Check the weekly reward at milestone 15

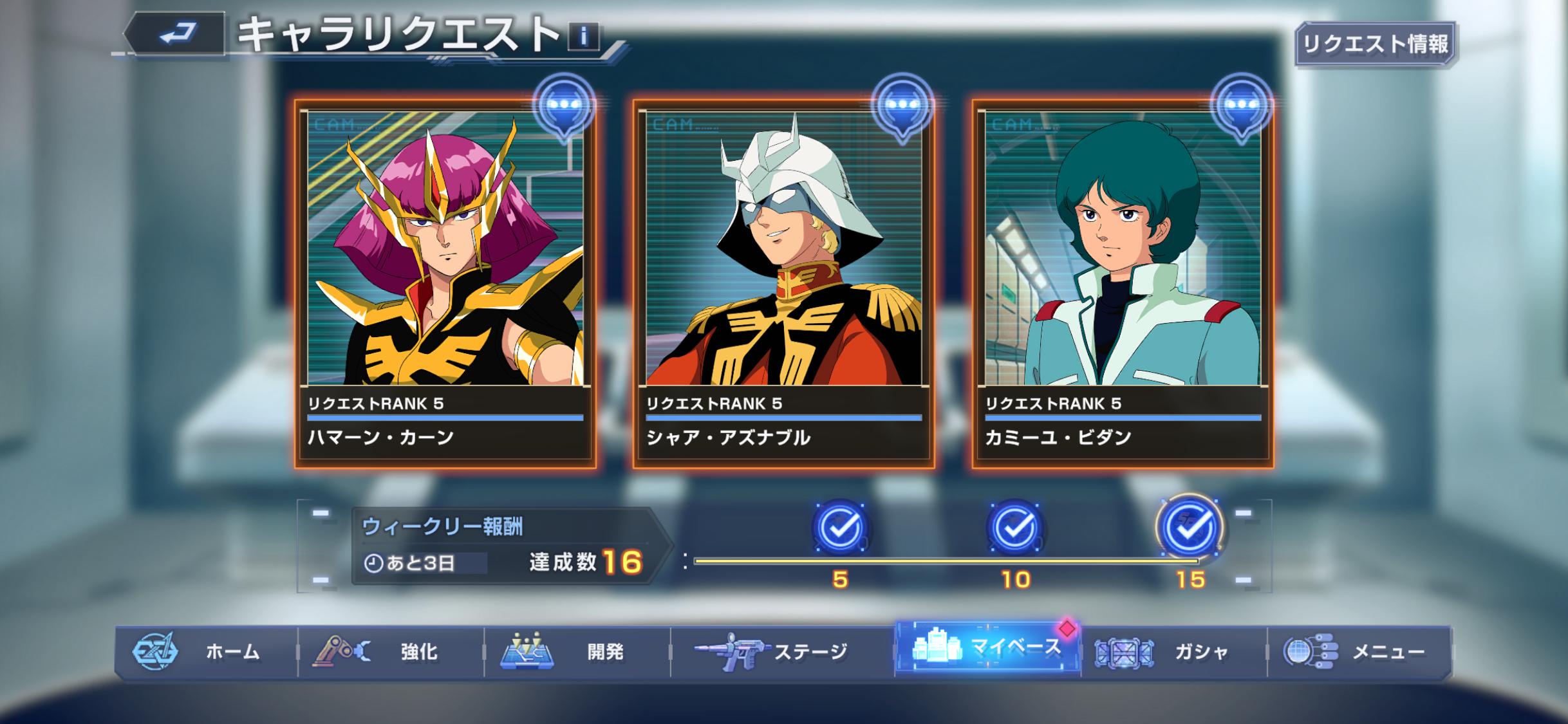pos(1190,528)
